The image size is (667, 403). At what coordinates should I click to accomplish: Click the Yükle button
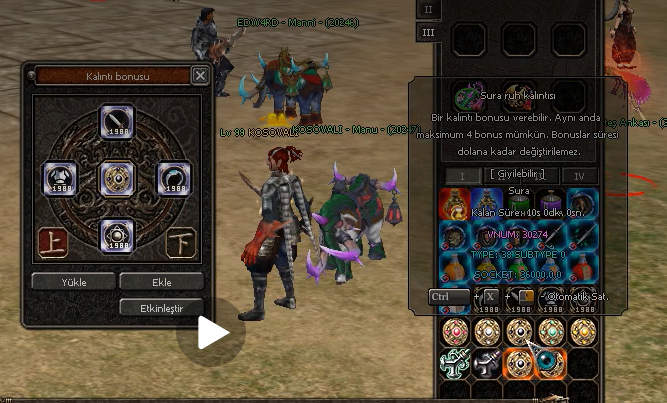pos(73,281)
